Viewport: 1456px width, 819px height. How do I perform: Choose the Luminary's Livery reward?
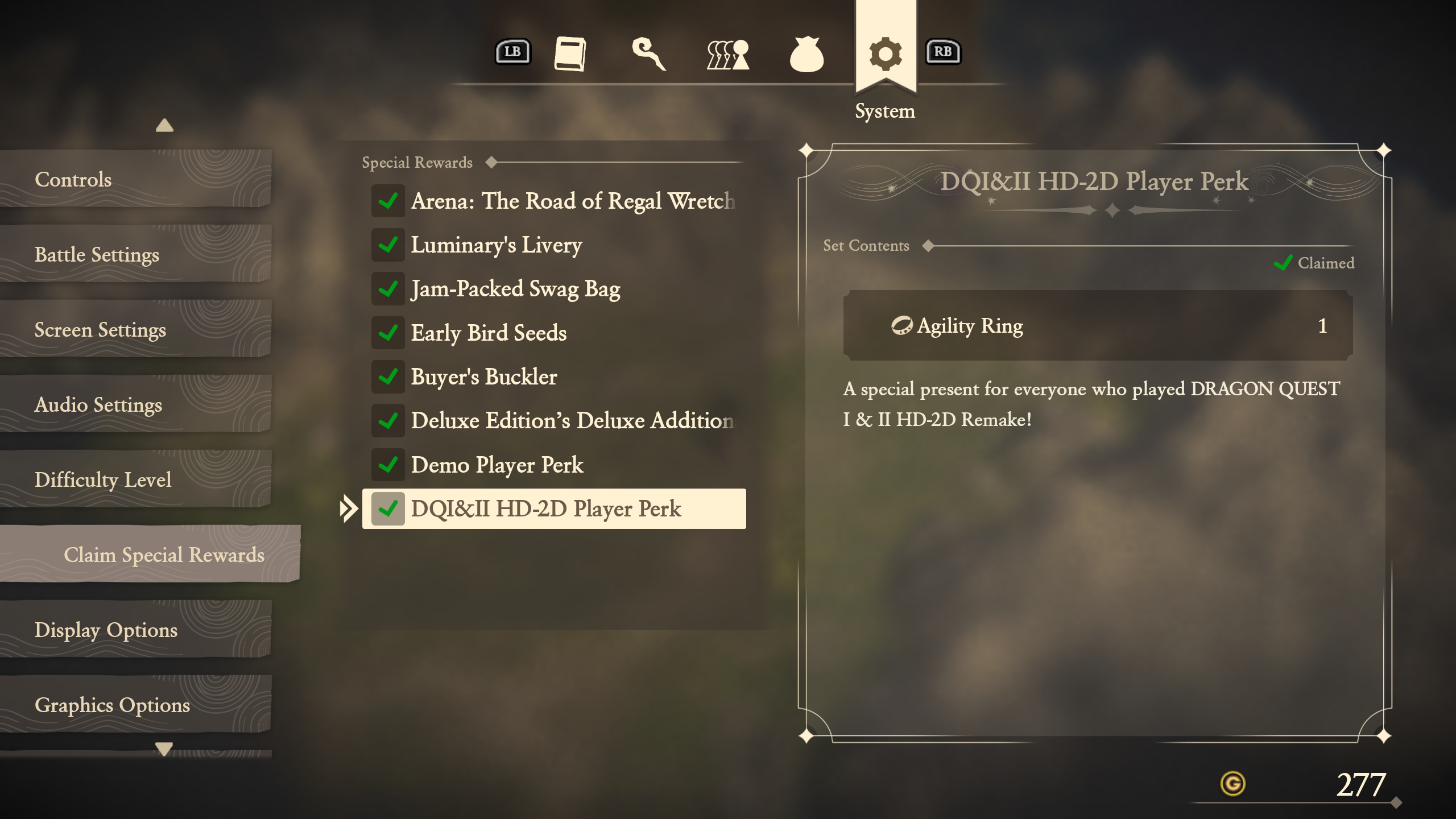[x=554, y=245]
